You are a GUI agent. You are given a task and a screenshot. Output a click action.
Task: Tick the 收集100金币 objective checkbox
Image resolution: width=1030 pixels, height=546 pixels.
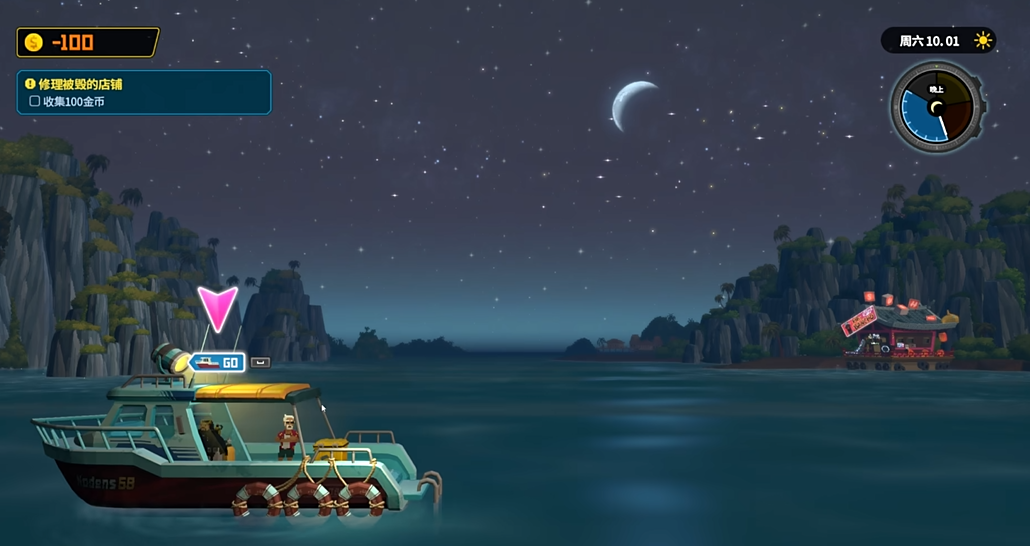[35, 101]
